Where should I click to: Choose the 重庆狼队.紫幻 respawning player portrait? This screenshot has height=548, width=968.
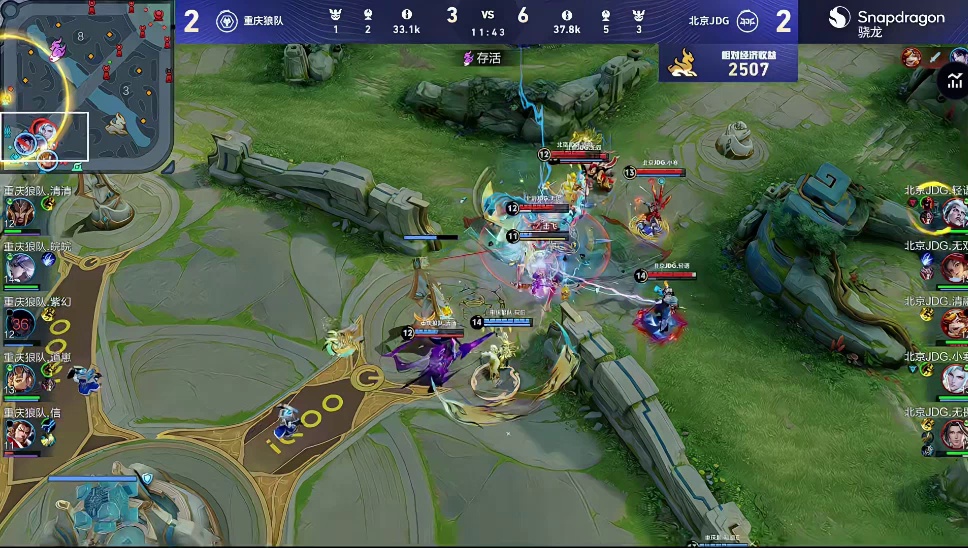click(21, 323)
